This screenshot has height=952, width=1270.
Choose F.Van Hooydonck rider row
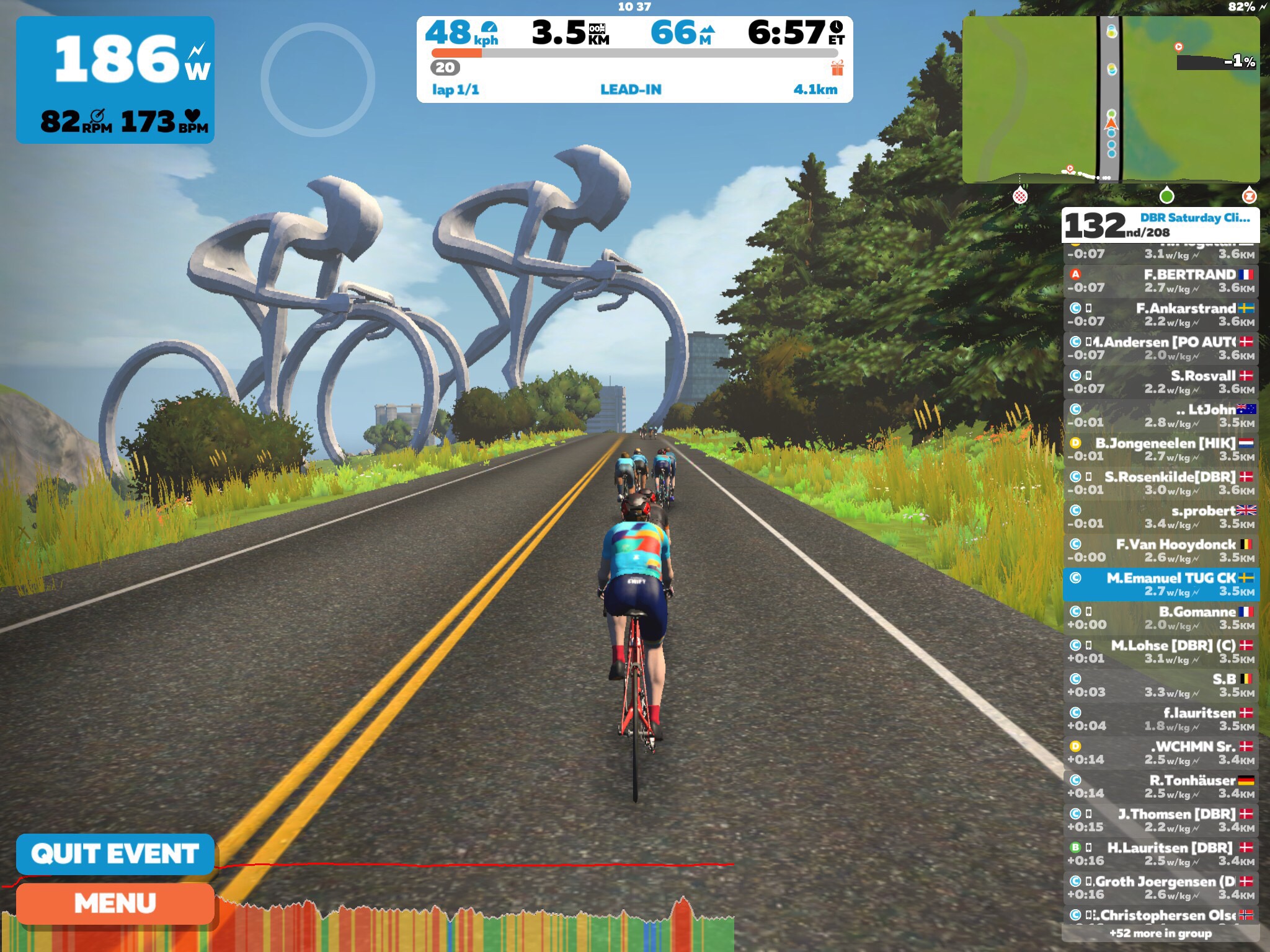(1161, 550)
